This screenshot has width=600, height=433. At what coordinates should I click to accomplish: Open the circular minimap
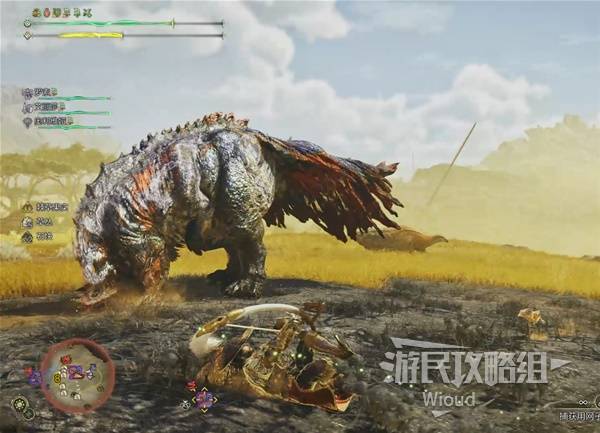tap(76, 375)
